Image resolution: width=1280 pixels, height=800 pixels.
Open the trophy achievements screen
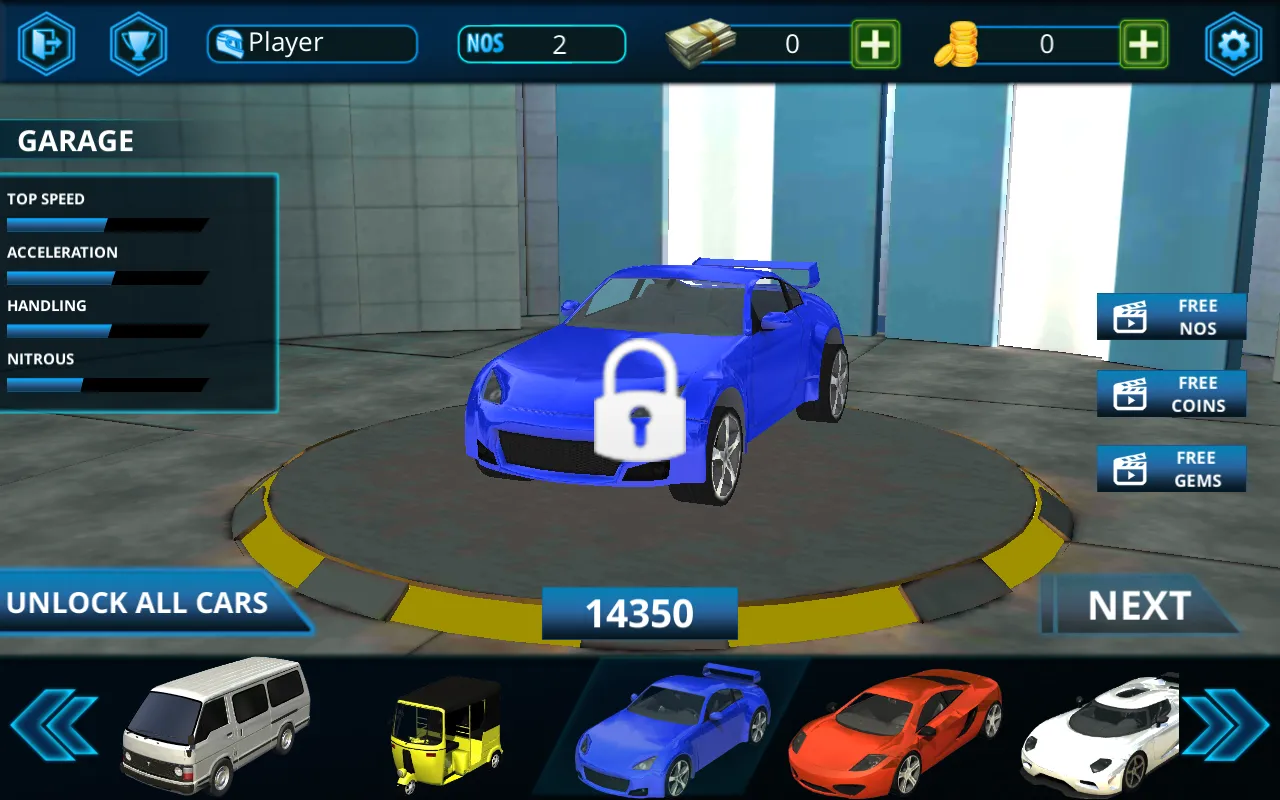[x=139, y=43]
